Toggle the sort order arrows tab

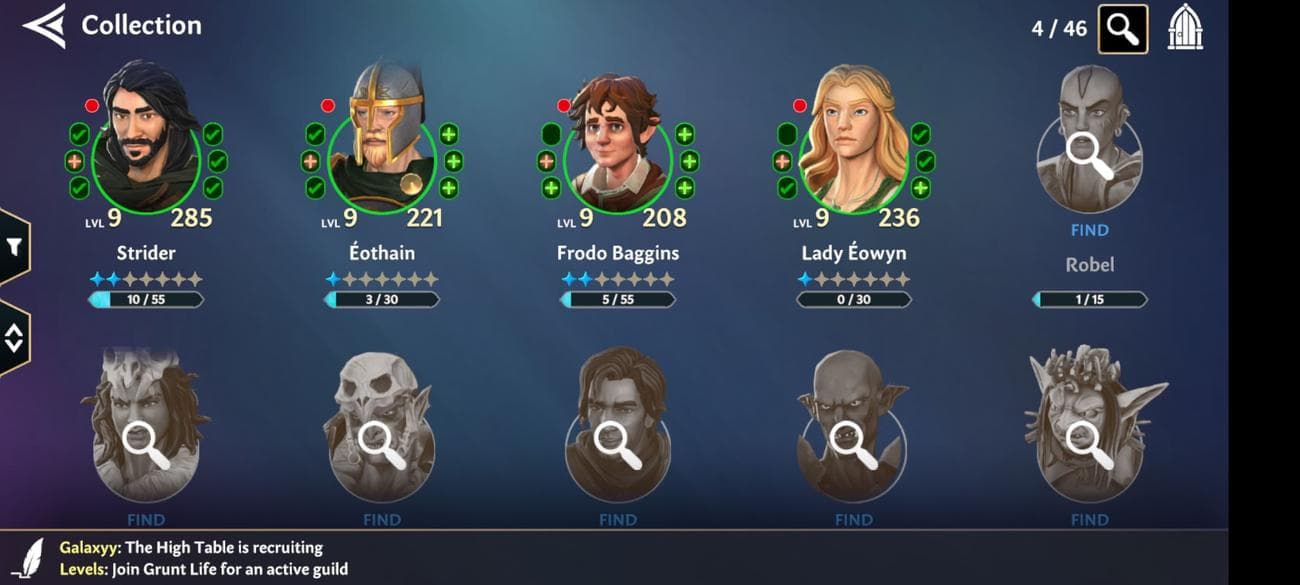[14, 338]
